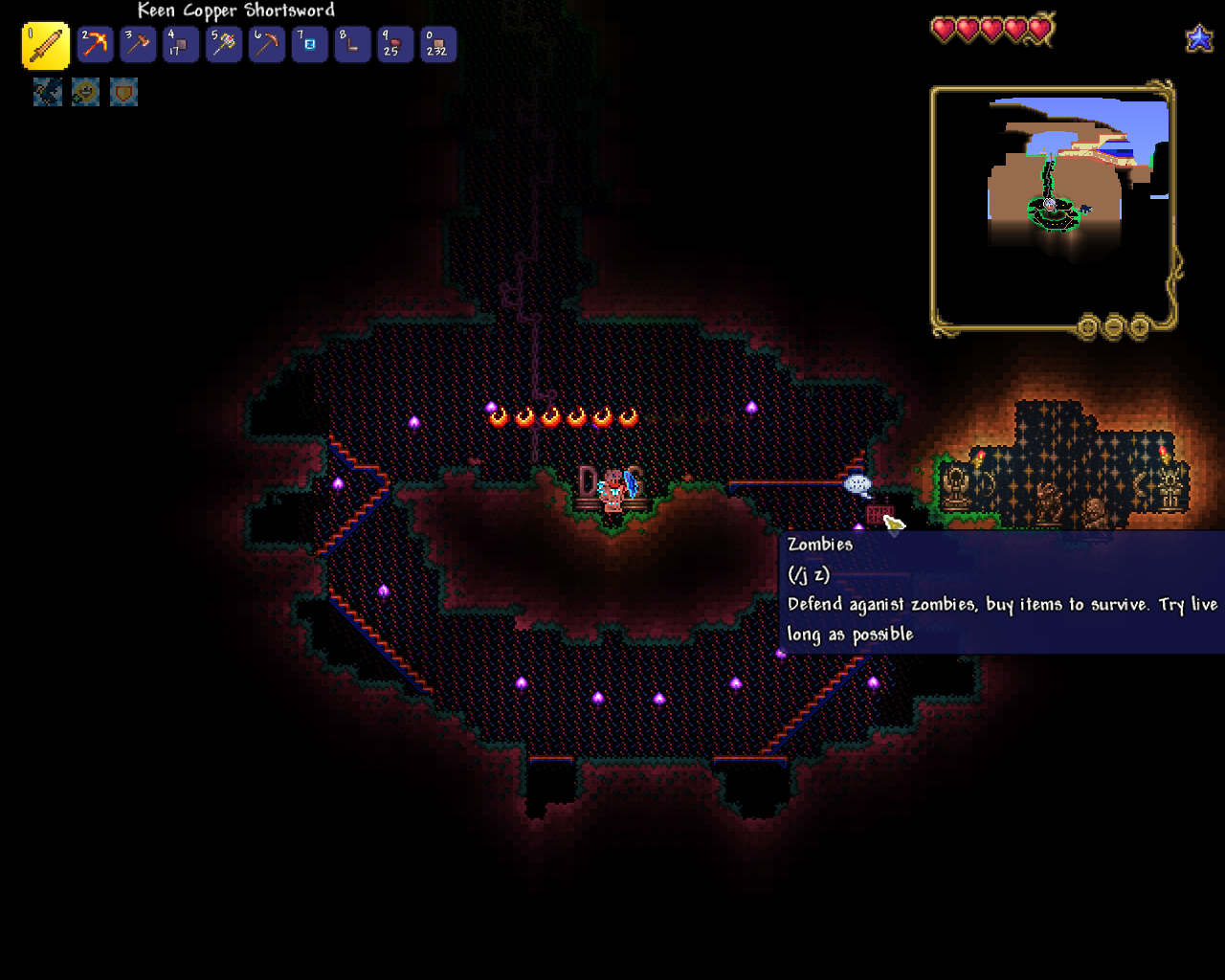Image resolution: width=1225 pixels, height=980 pixels.
Task: Zoom out the minimap with minus button
Action: [x=1113, y=327]
